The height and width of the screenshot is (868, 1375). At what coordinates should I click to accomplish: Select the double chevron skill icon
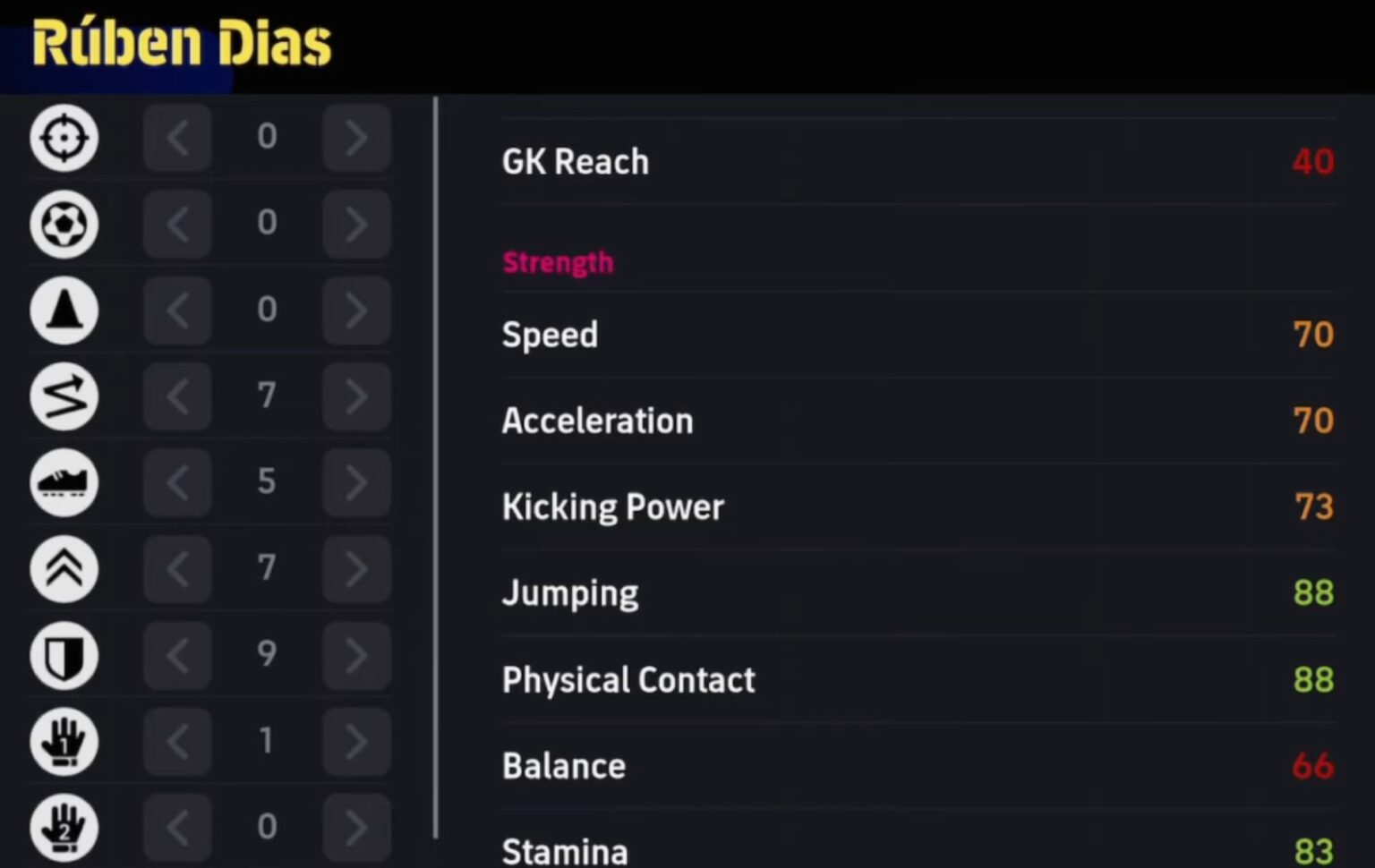[x=63, y=568]
